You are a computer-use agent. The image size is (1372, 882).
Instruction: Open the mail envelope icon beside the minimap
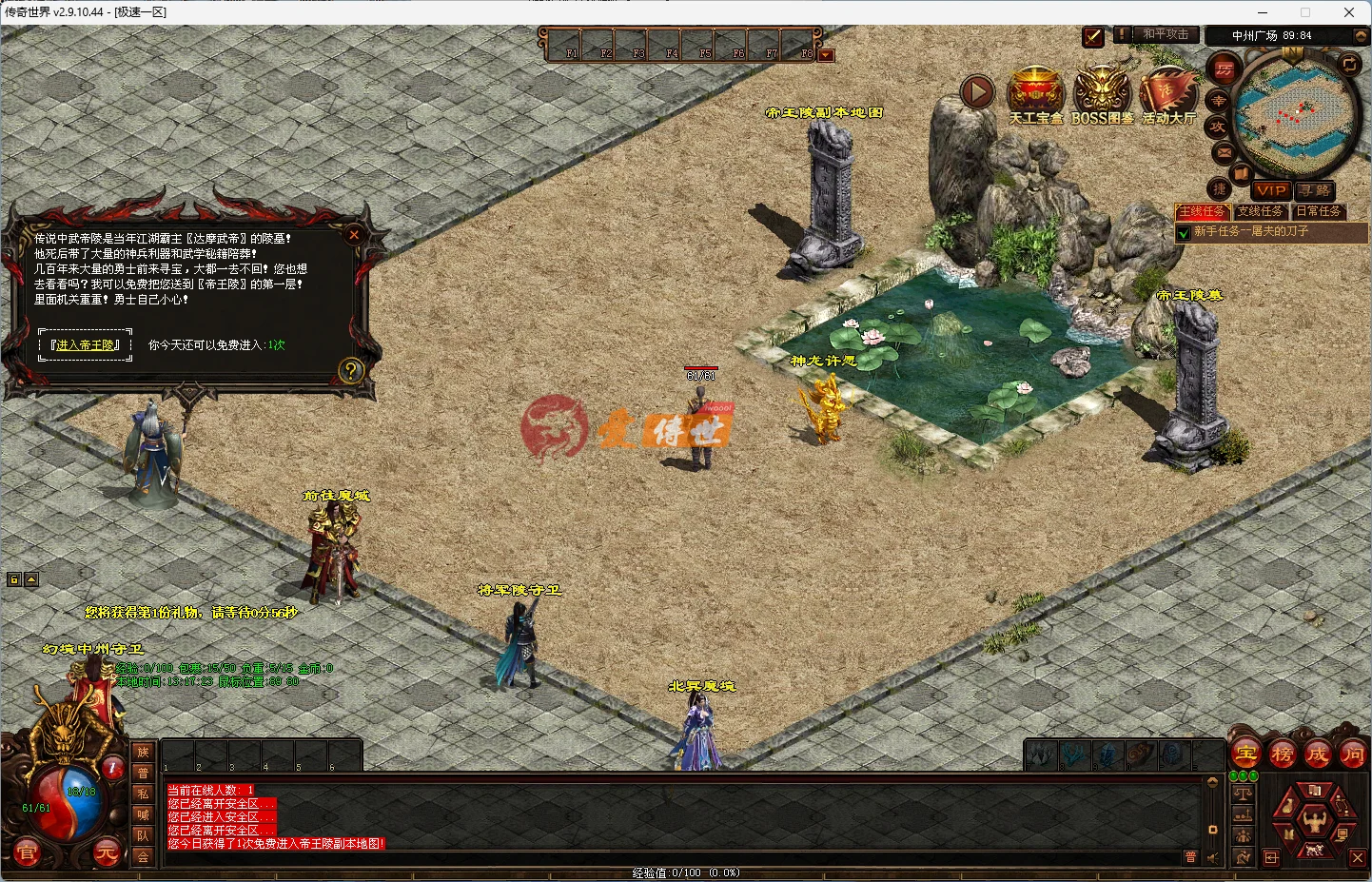[1224, 153]
